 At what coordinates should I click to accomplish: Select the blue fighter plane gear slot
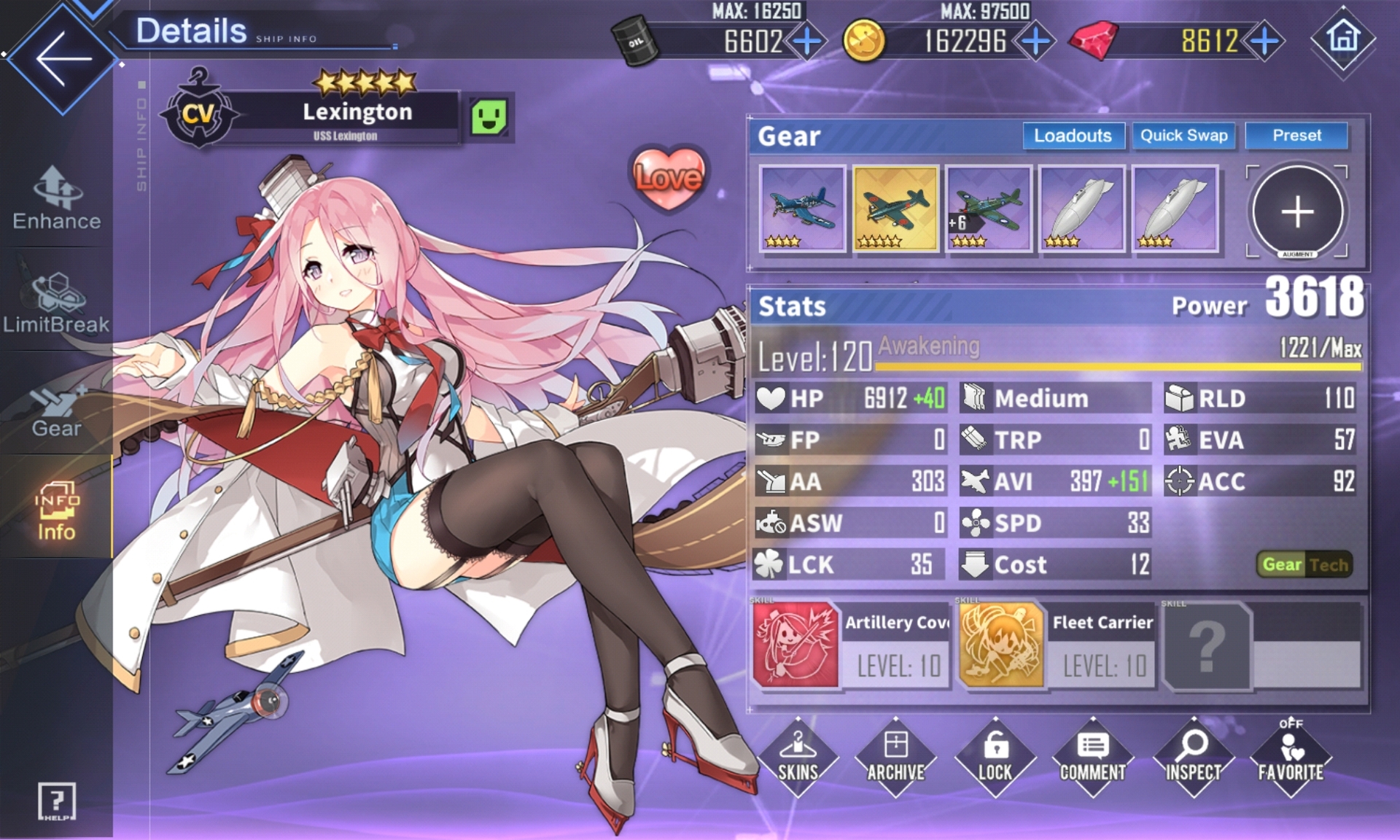click(x=802, y=209)
